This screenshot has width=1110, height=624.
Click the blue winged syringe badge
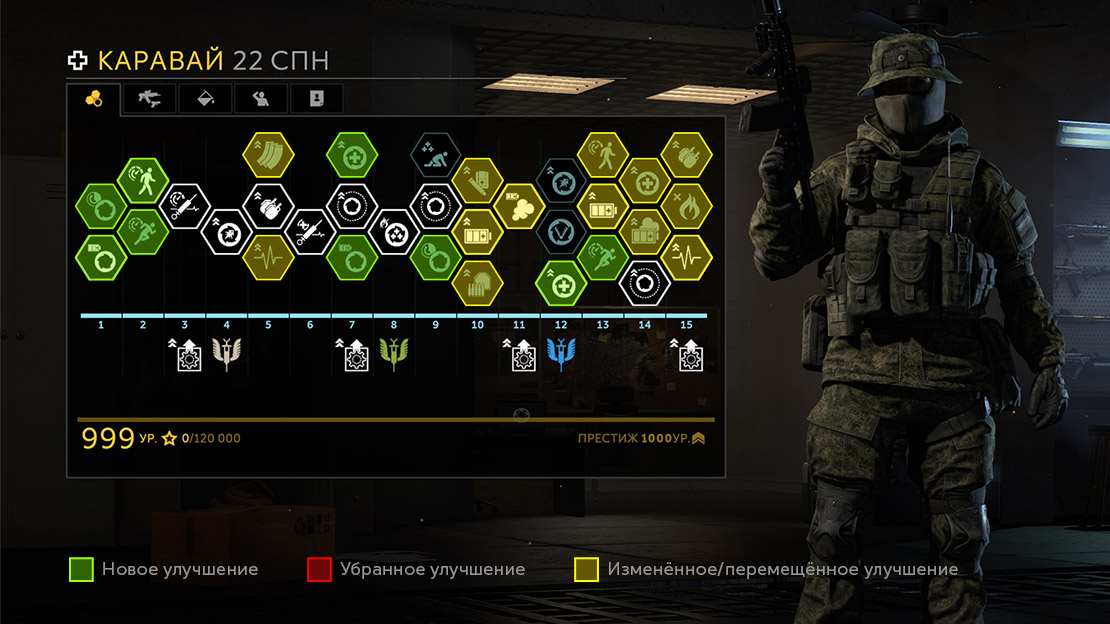(x=561, y=354)
